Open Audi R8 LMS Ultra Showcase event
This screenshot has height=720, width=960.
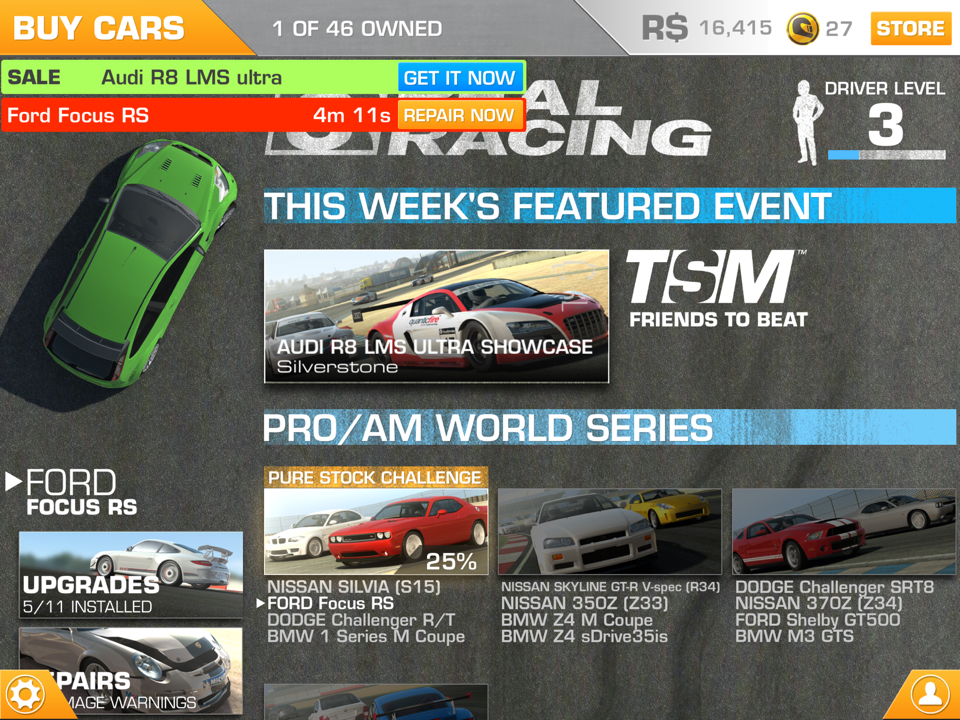click(x=436, y=316)
